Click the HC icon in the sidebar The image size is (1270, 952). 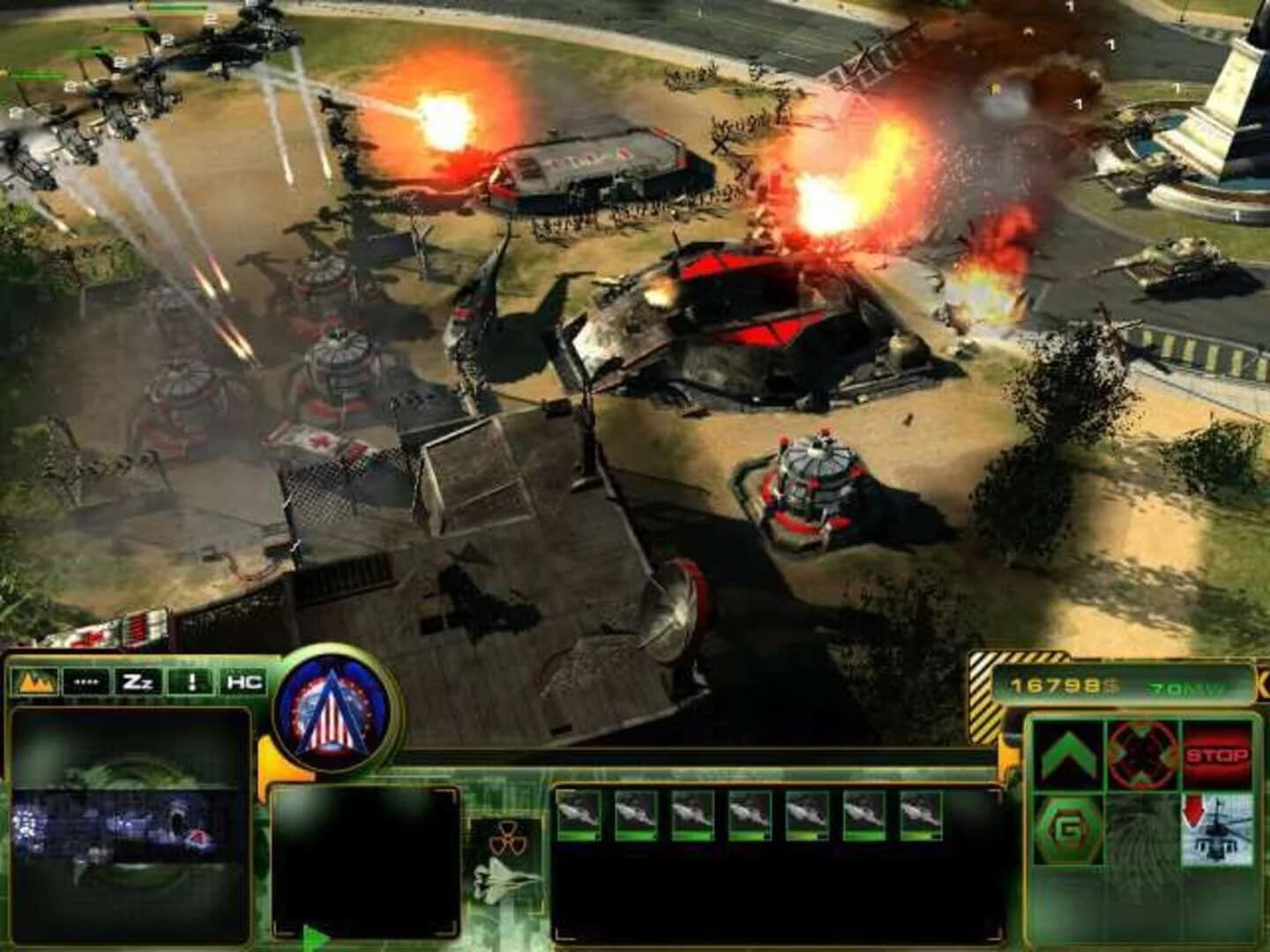(x=243, y=680)
